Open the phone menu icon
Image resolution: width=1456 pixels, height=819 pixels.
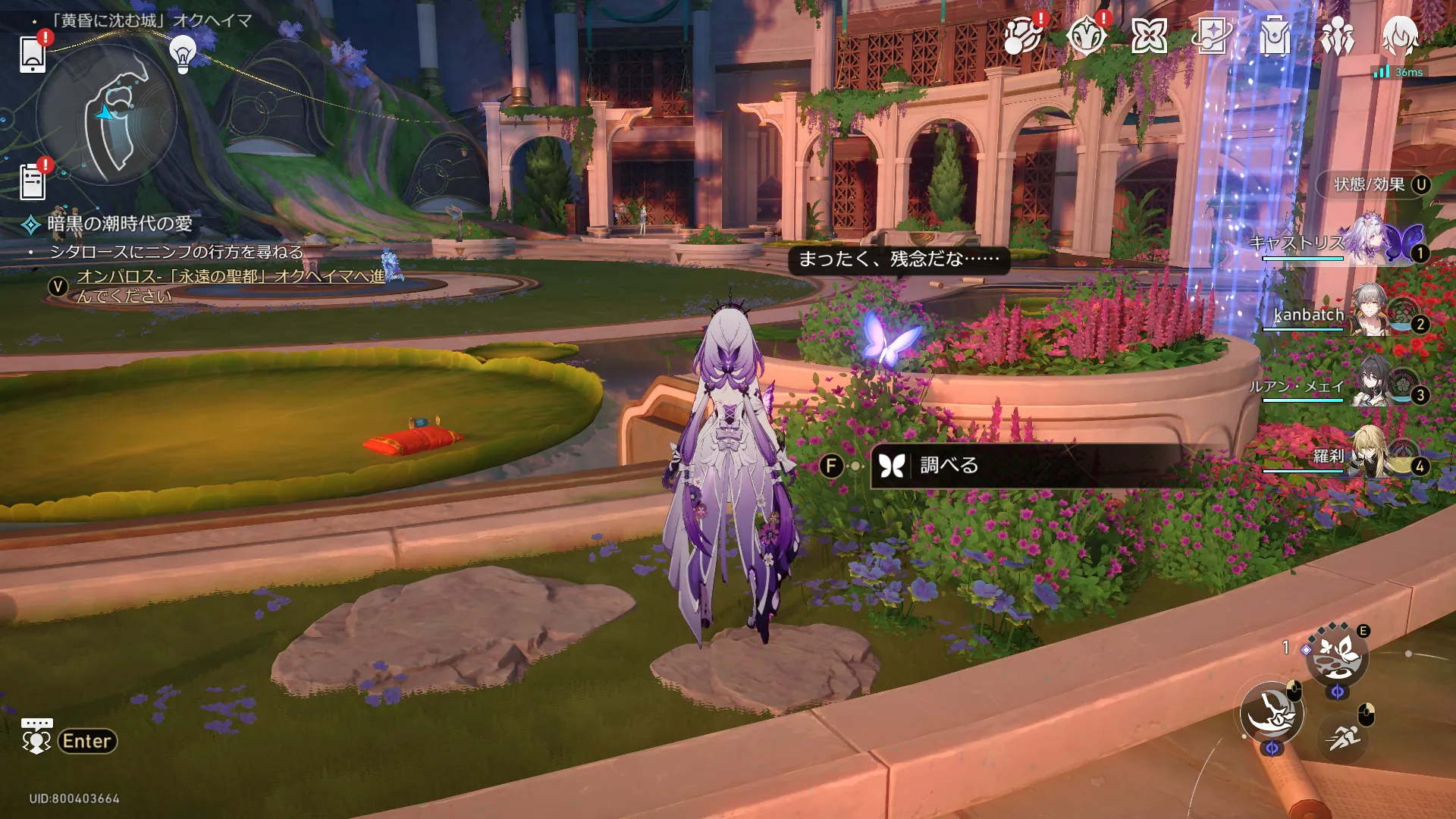click(33, 55)
